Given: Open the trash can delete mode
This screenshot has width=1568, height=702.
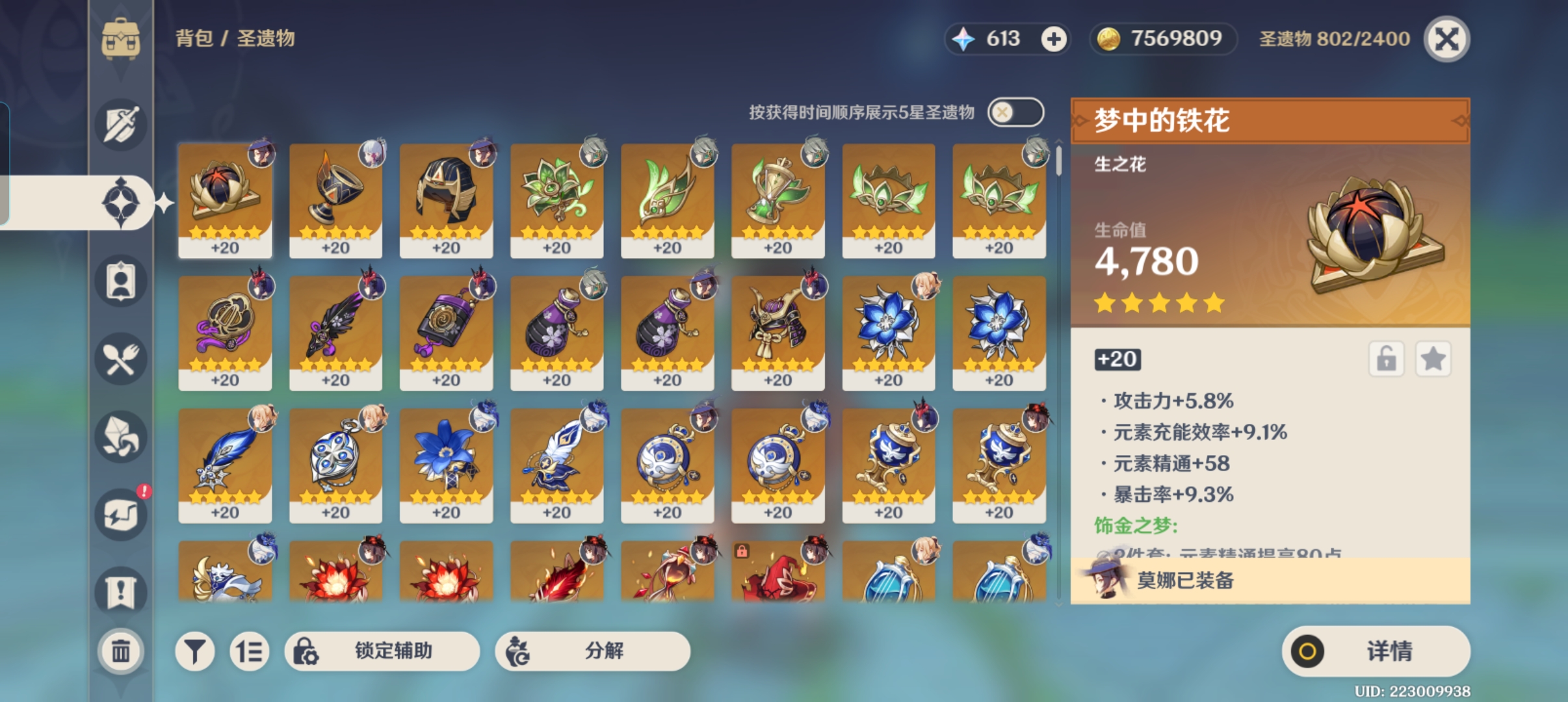Looking at the screenshot, I should pyautogui.click(x=121, y=651).
